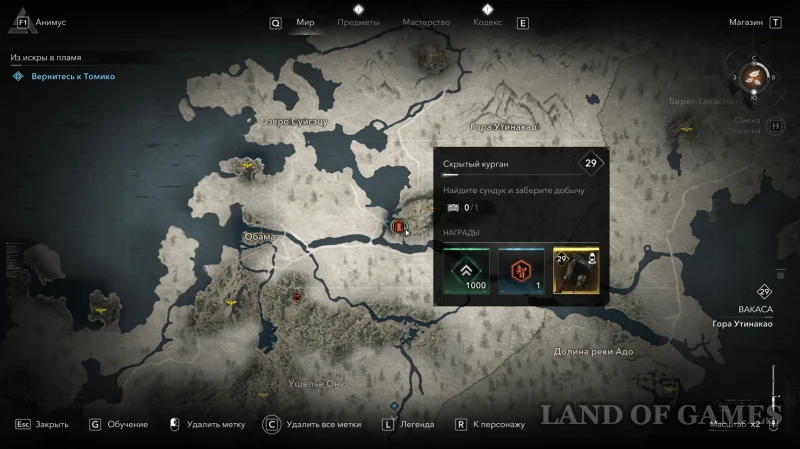Switch to the Мир tab
This screenshot has width=800, height=449.
coord(306,22)
